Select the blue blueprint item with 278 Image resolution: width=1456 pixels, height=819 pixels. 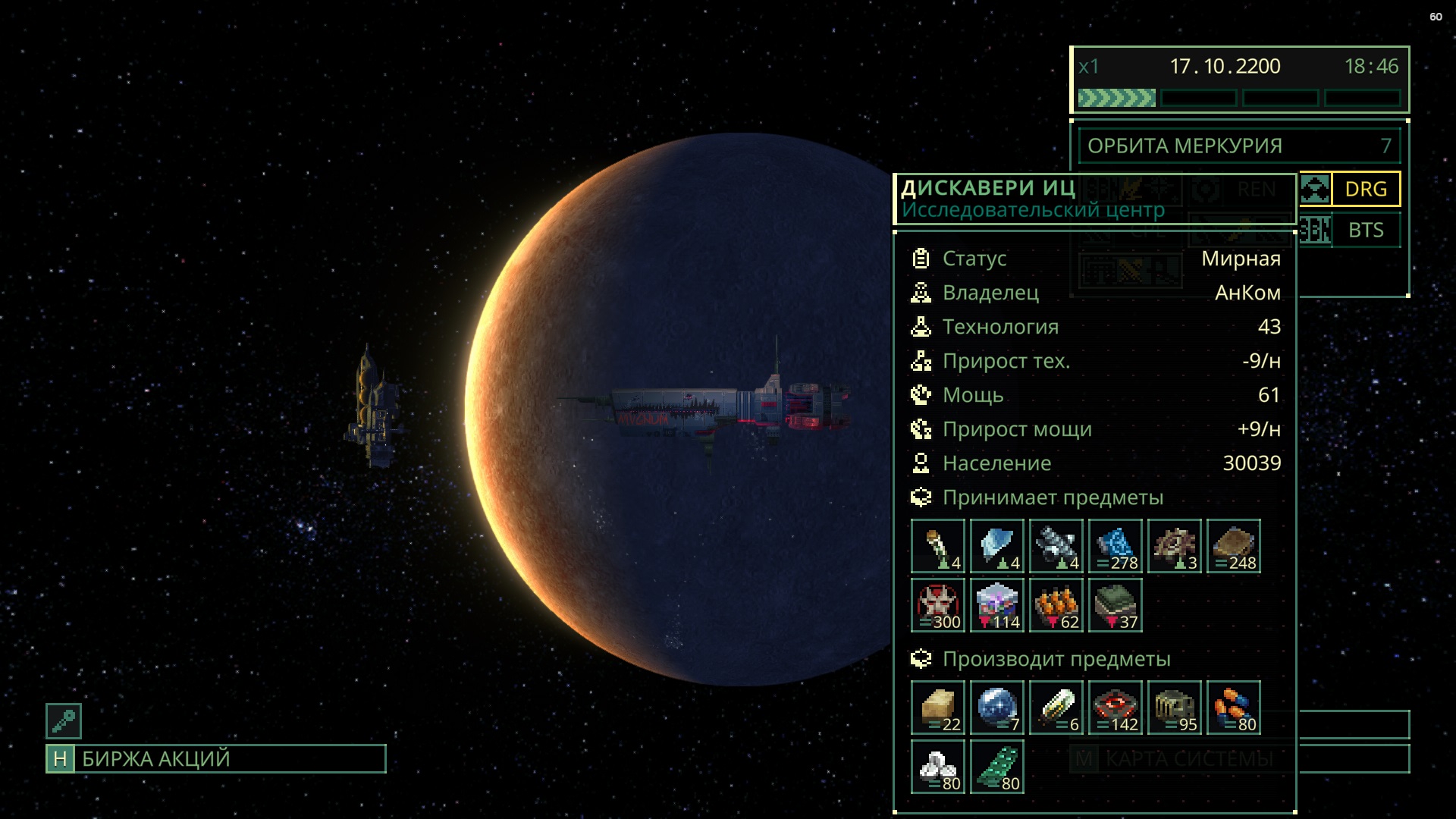tap(1116, 546)
